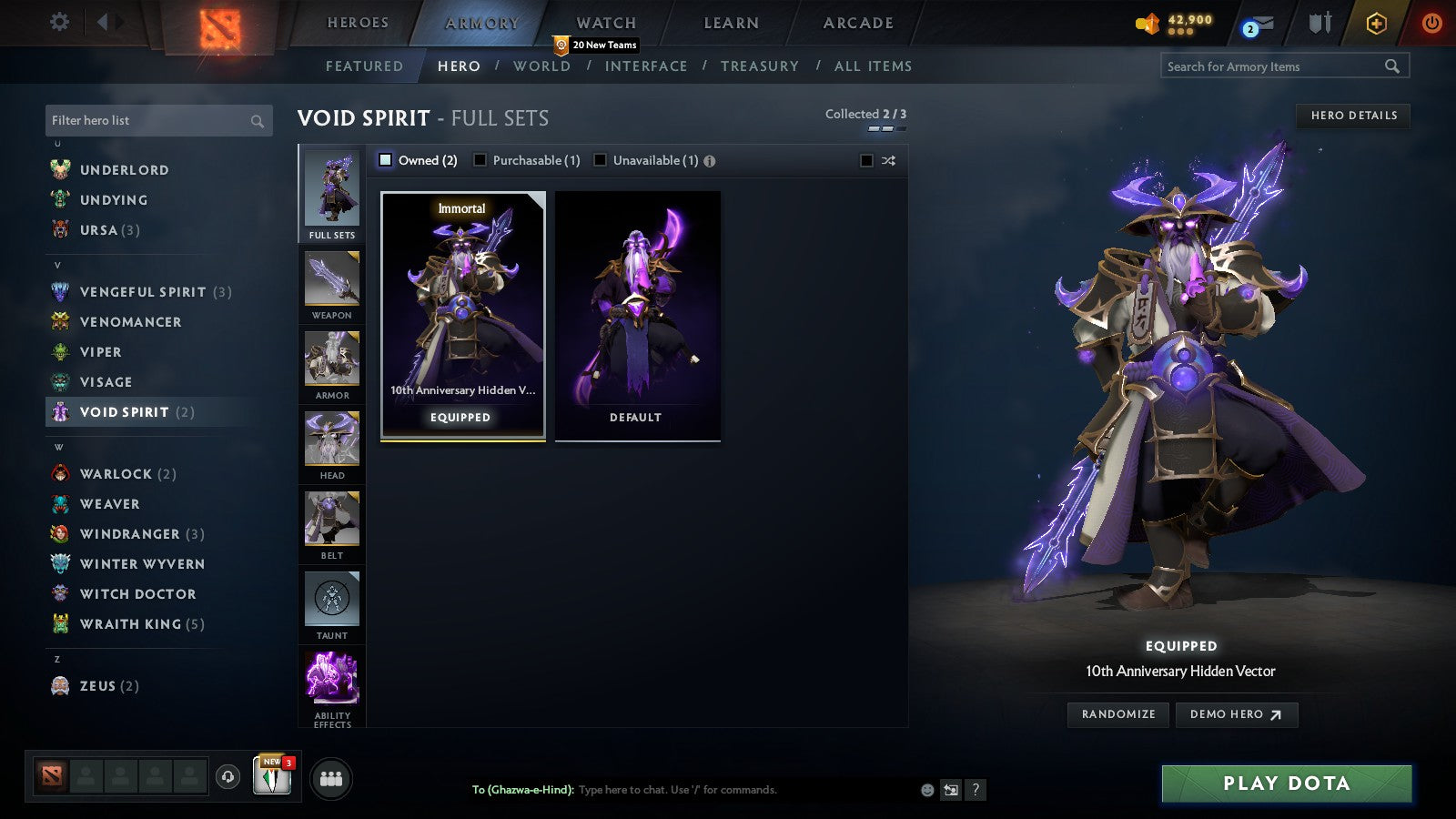Image resolution: width=1456 pixels, height=819 pixels.
Task: Open the emoticon picker beside chat
Action: click(927, 790)
